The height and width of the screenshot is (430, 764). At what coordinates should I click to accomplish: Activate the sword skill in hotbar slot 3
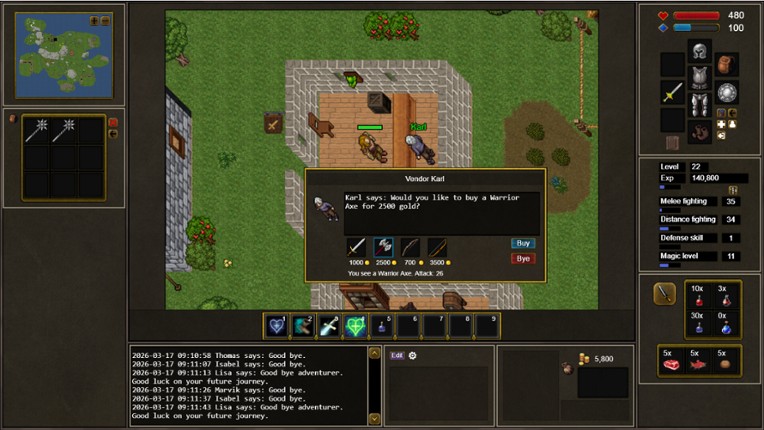328,325
